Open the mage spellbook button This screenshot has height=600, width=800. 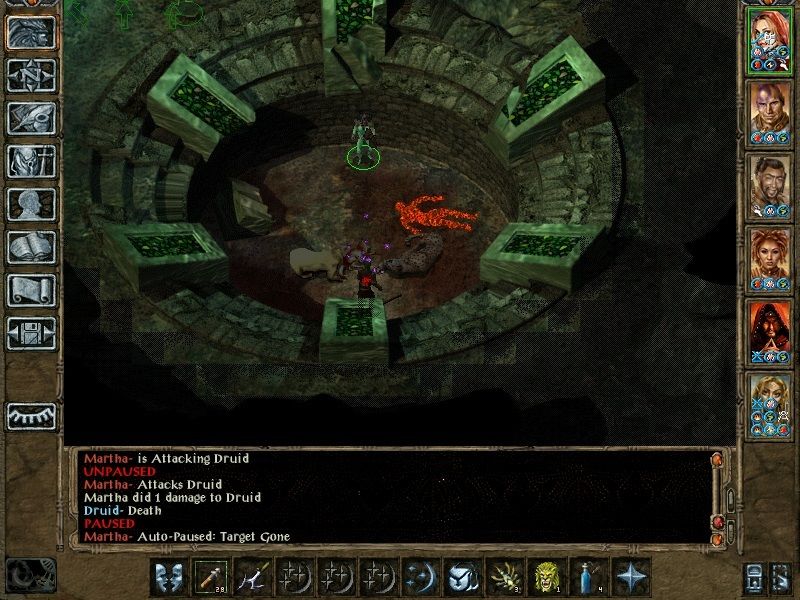(x=31, y=247)
